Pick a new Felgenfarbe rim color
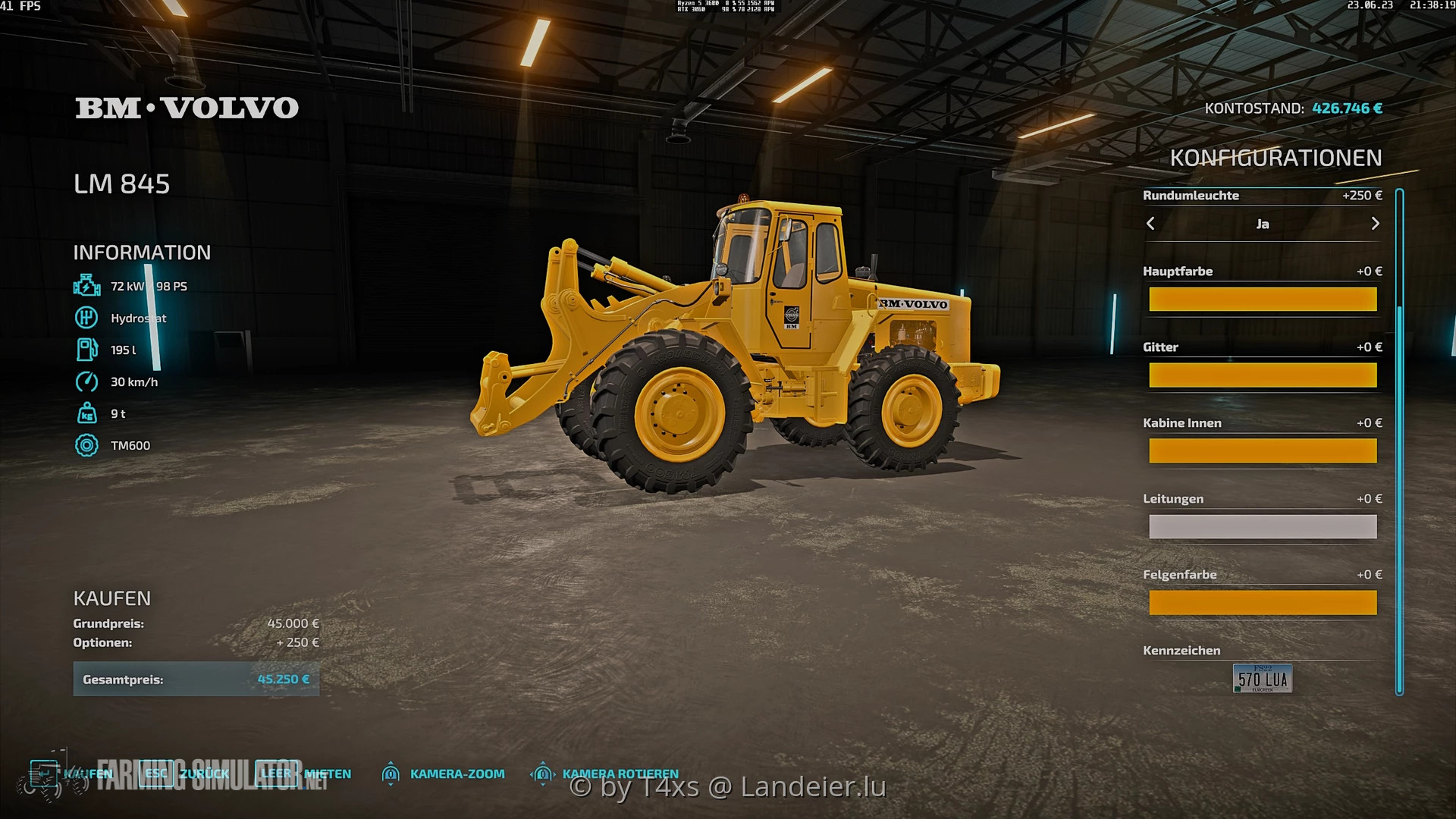 [1263, 602]
